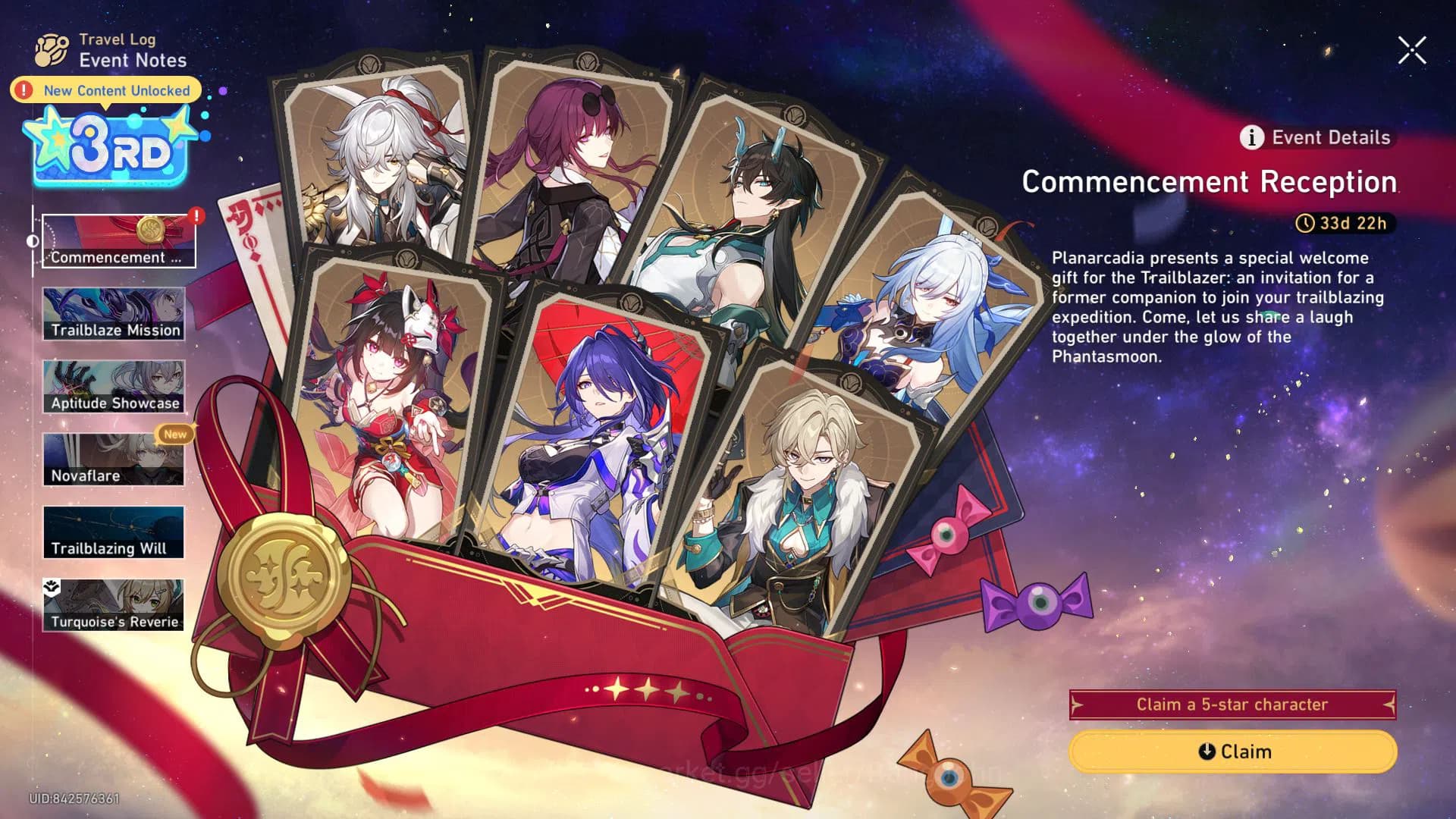Viewport: 1456px width, 819px height.
Task: Click the New badge on Novaflare
Action: coord(177,435)
